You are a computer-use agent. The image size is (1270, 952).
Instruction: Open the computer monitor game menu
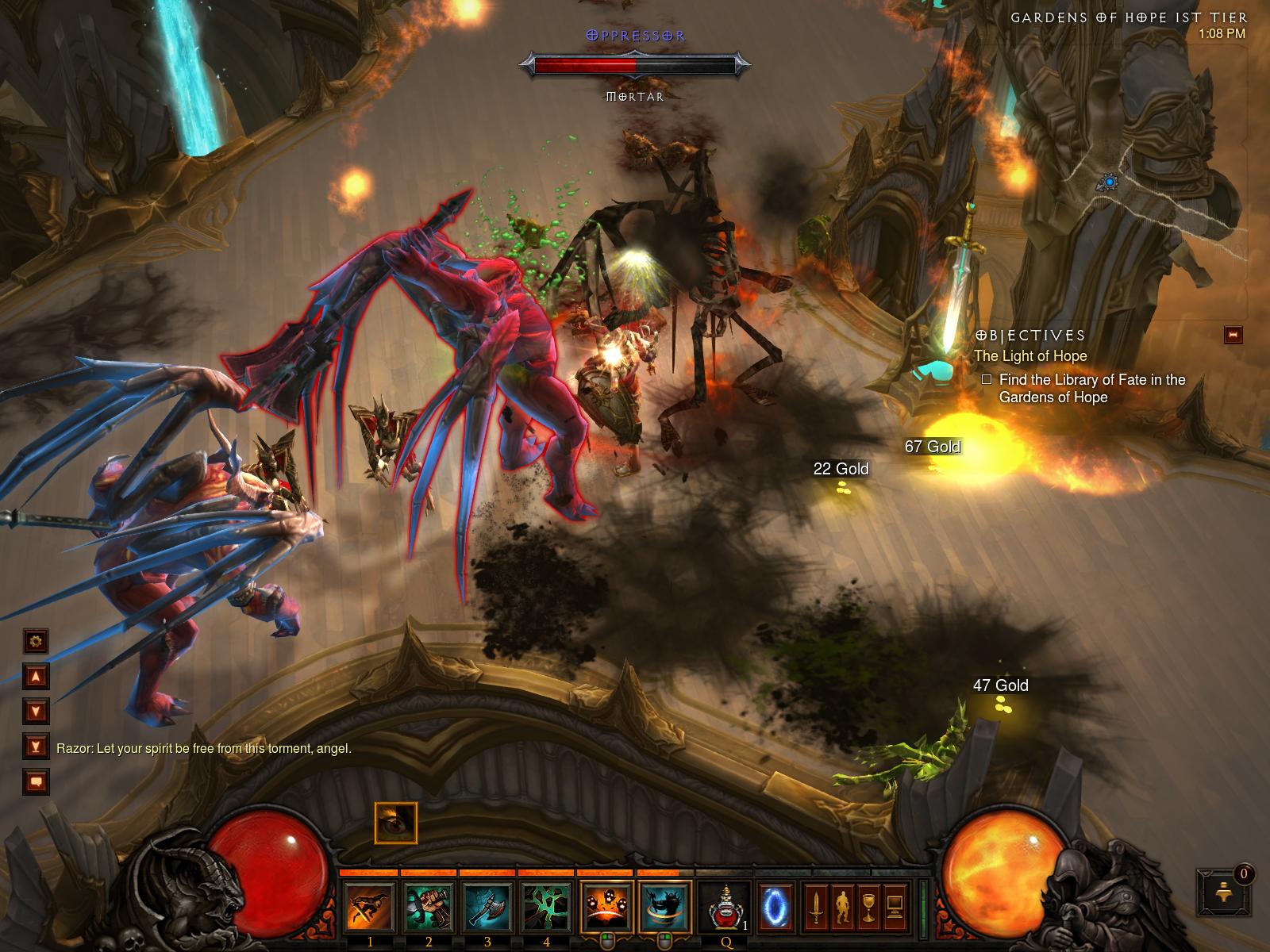(895, 907)
